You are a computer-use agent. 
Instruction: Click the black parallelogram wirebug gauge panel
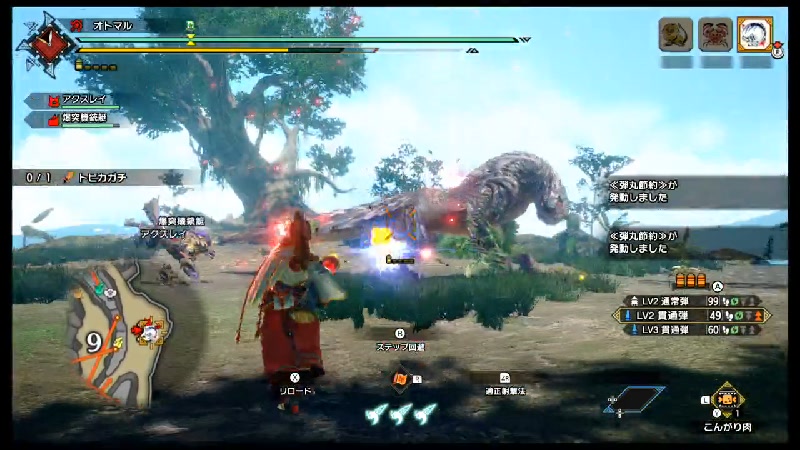(634, 399)
